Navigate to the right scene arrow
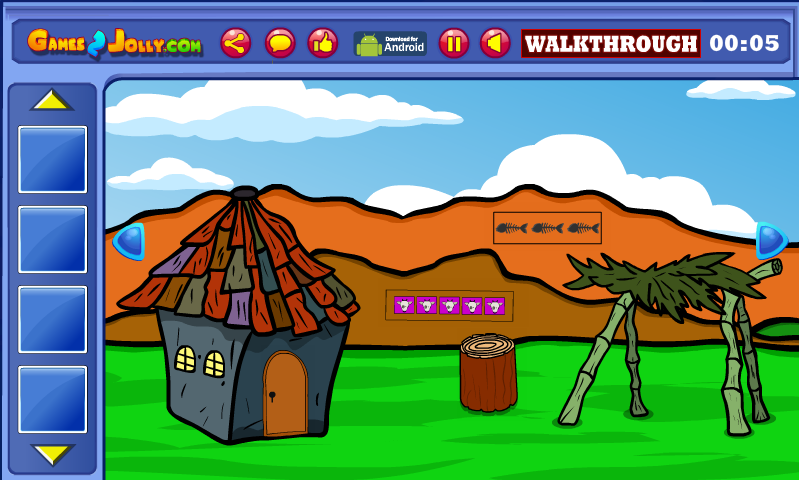The width and height of the screenshot is (799, 480). click(770, 240)
